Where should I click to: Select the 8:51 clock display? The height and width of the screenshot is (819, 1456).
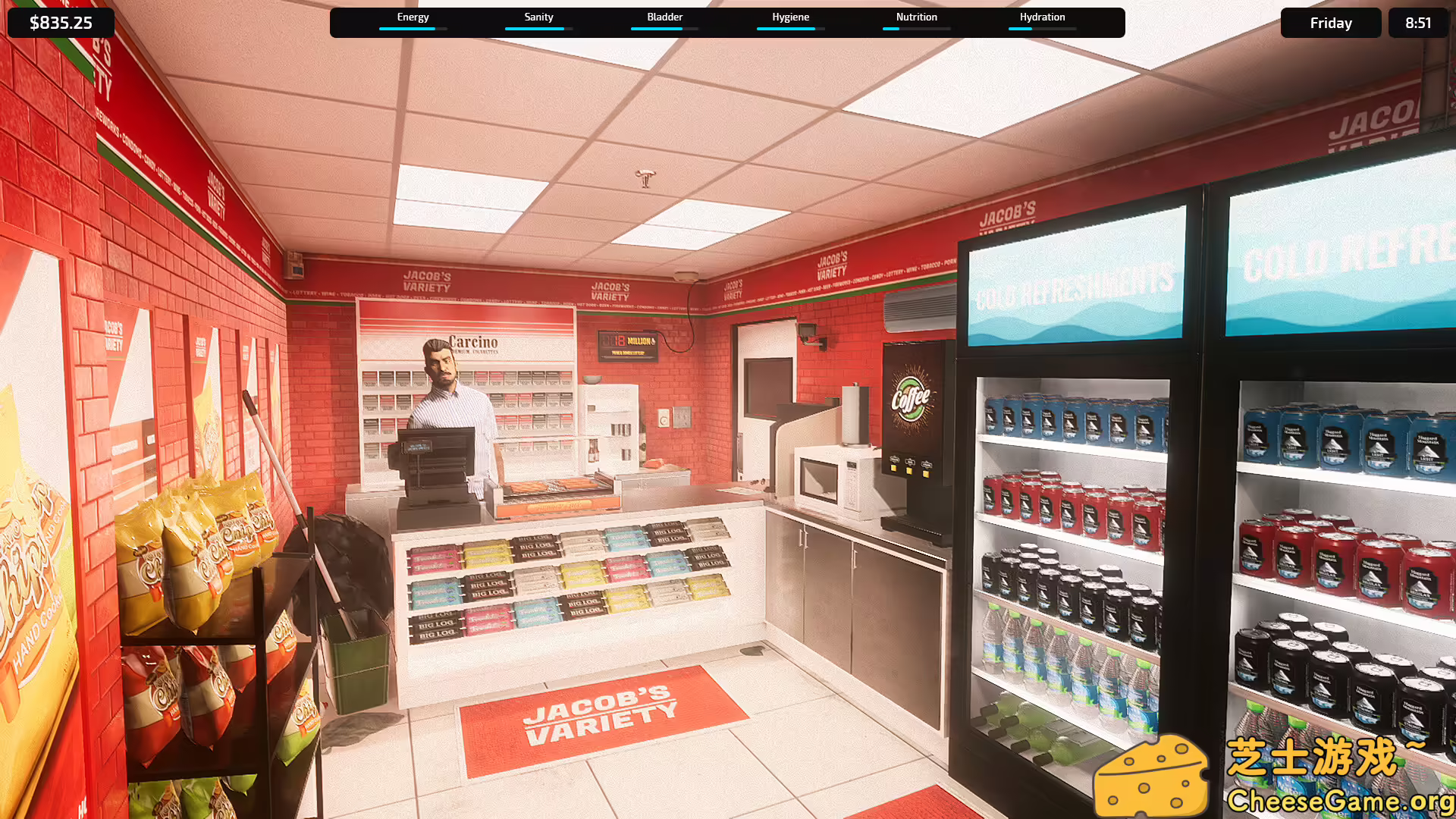(1417, 22)
